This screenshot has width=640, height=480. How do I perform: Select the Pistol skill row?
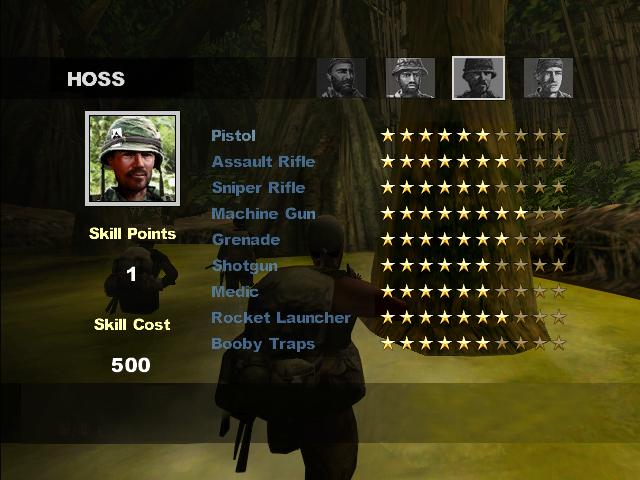coord(234,136)
